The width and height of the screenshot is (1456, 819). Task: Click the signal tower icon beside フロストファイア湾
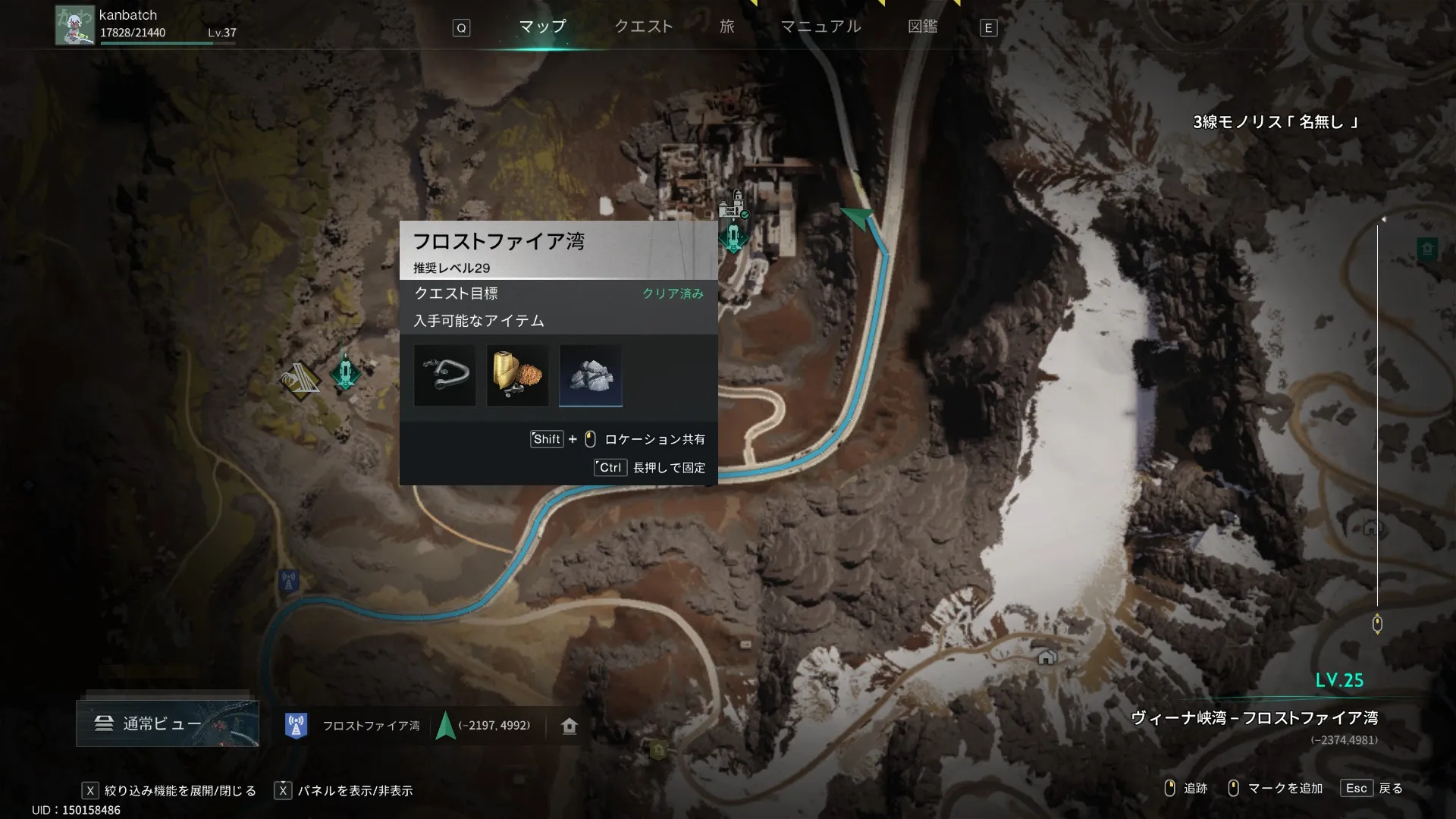click(x=296, y=726)
